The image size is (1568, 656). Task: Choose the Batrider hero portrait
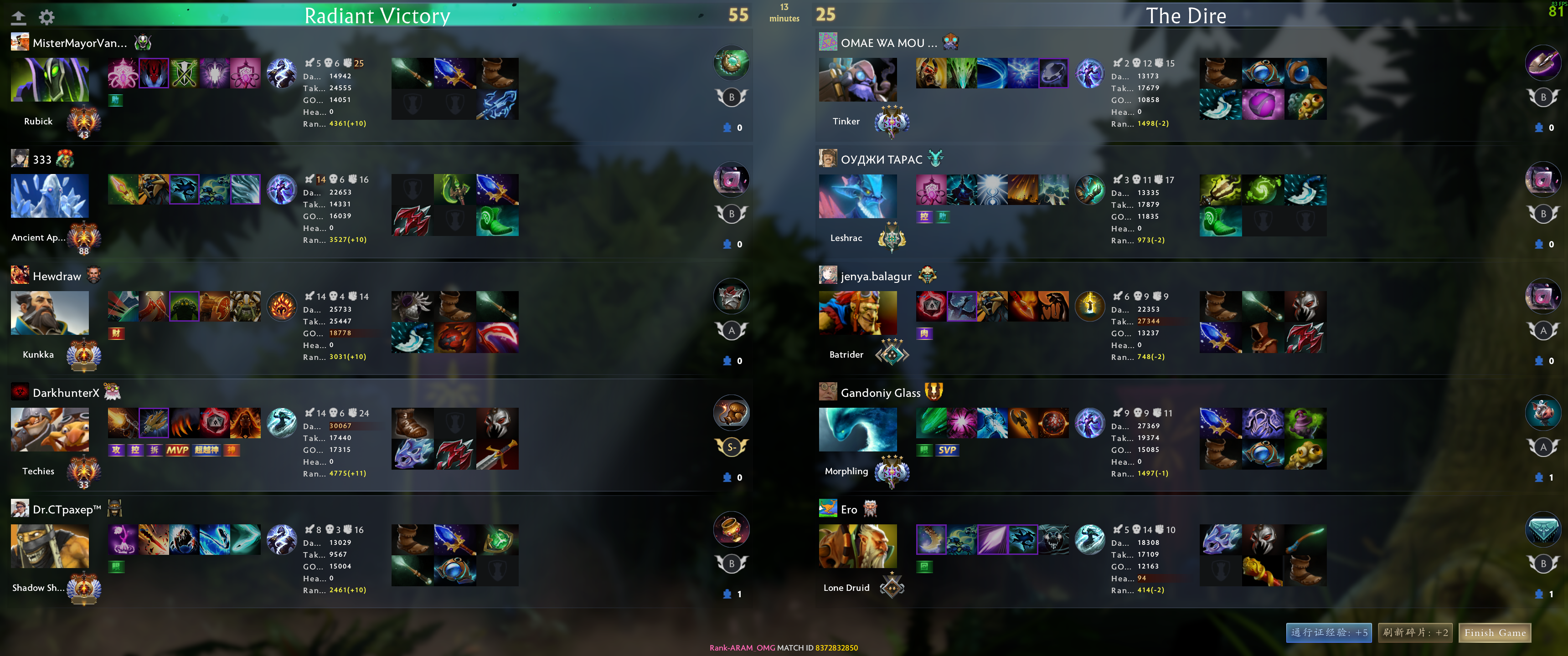858,313
